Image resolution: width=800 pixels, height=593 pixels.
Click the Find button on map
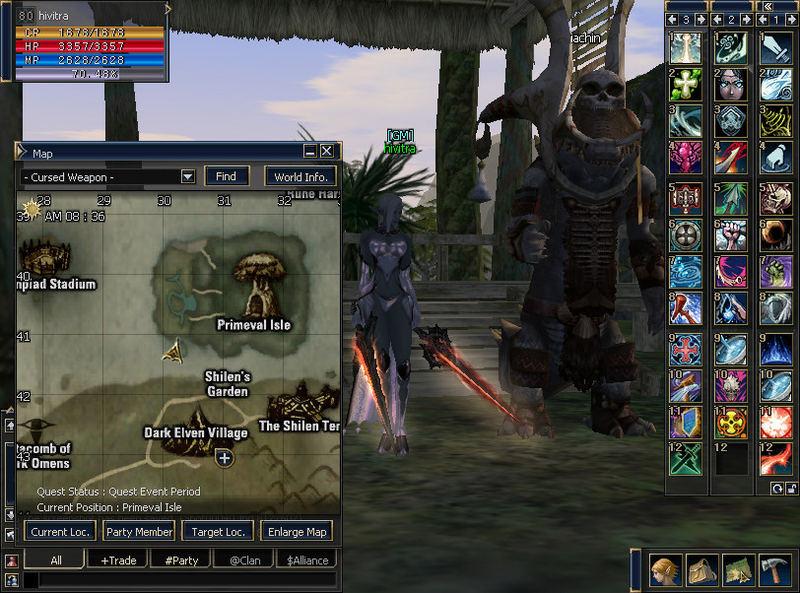click(226, 177)
